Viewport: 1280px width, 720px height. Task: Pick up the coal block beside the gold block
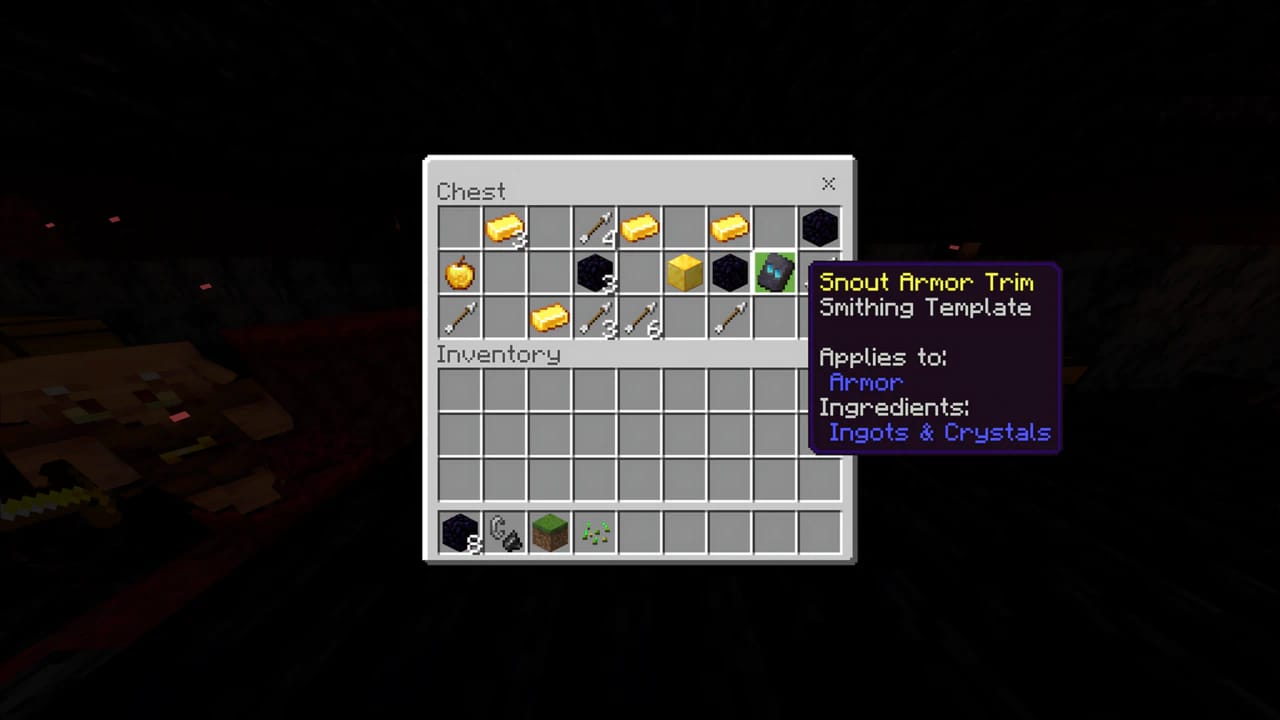[730, 273]
